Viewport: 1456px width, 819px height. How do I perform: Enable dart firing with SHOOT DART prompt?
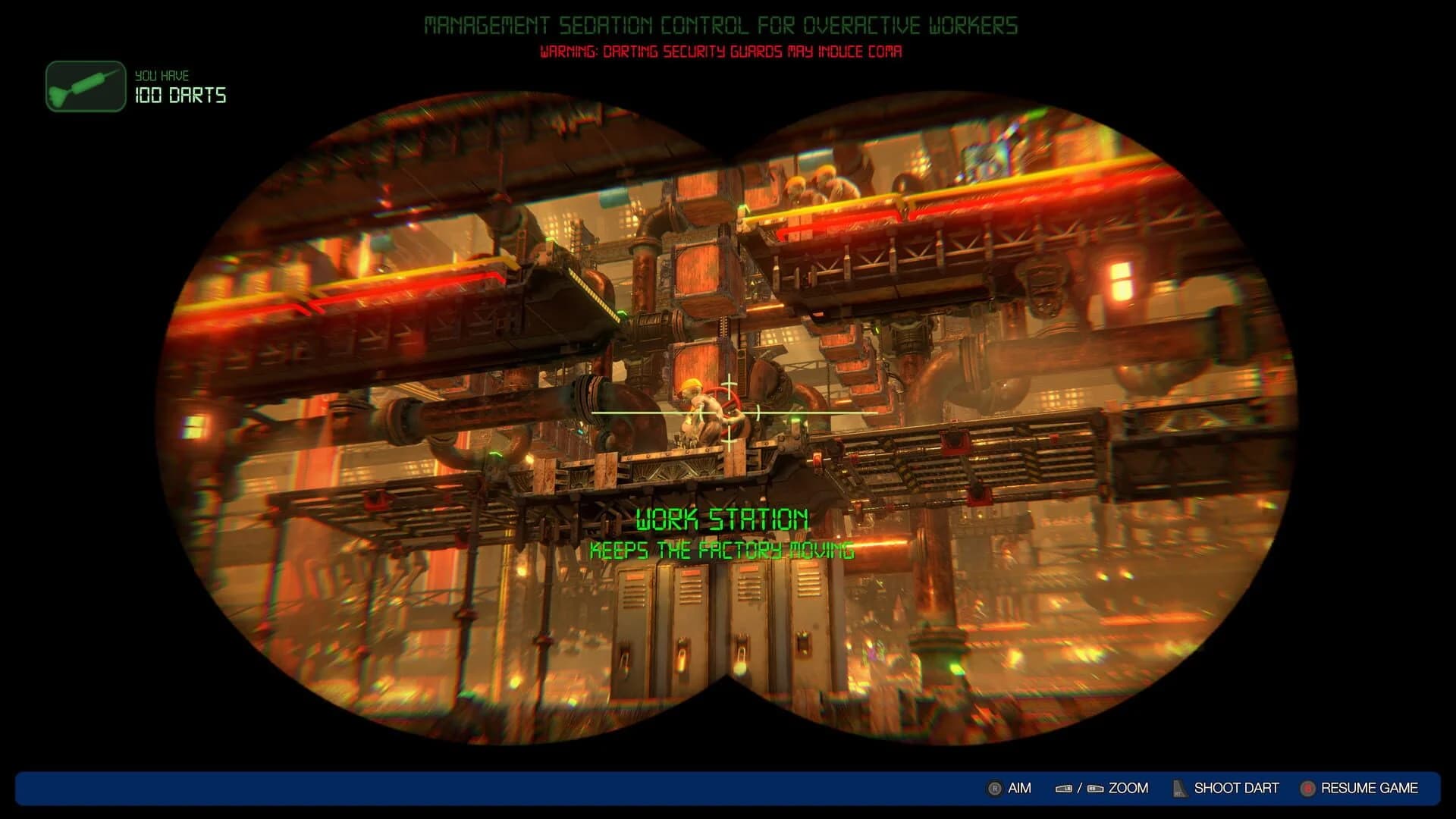(x=1236, y=789)
